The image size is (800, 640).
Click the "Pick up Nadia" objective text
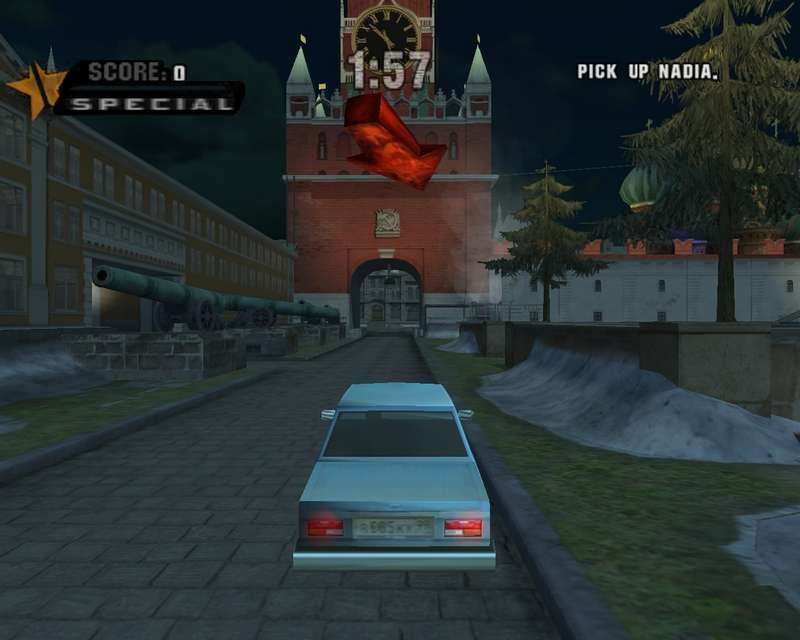pyautogui.click(x=648, y=72)
